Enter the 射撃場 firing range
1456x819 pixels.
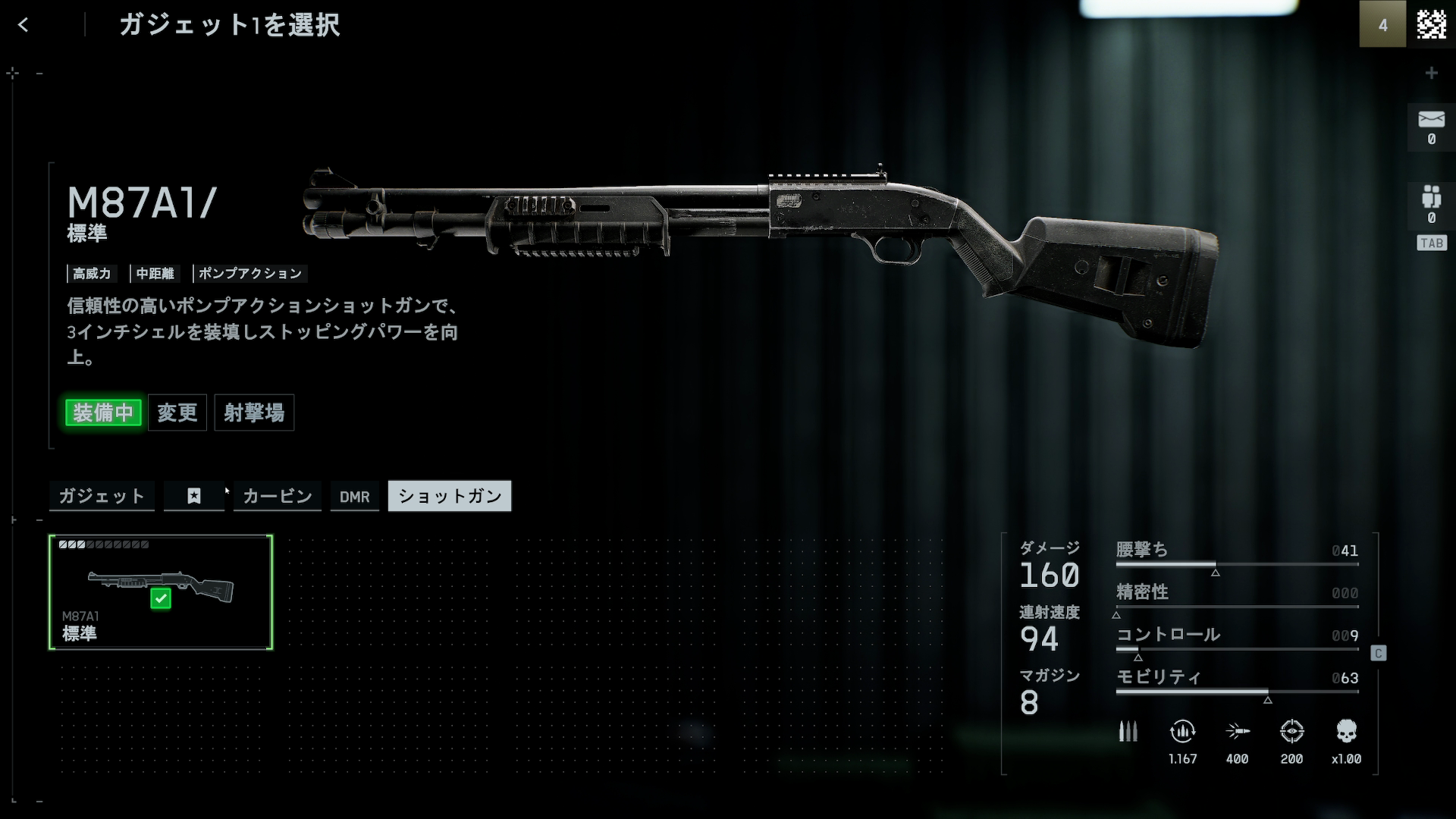point(254,413)
